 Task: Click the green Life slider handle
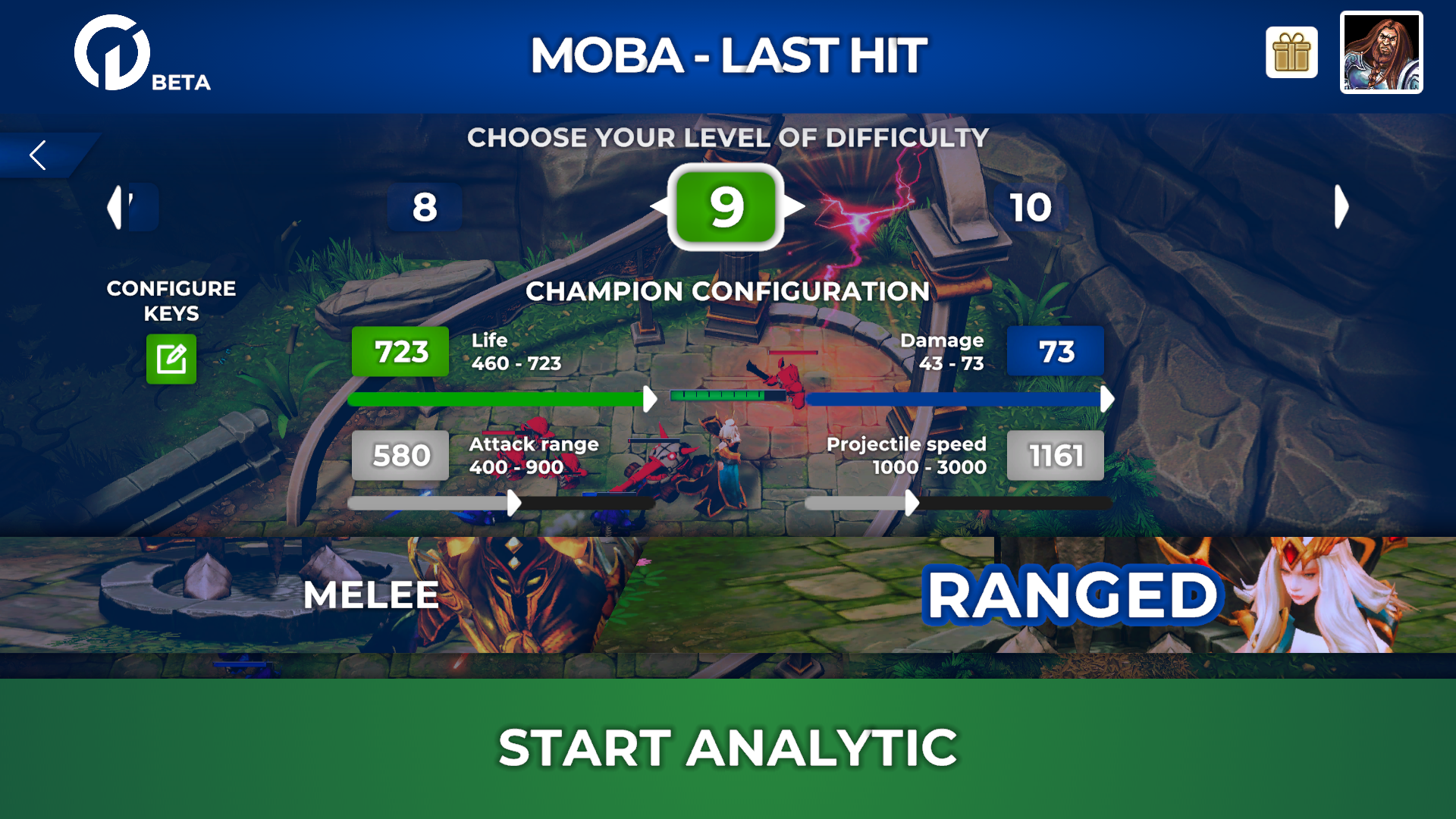[x=650, y=399]
